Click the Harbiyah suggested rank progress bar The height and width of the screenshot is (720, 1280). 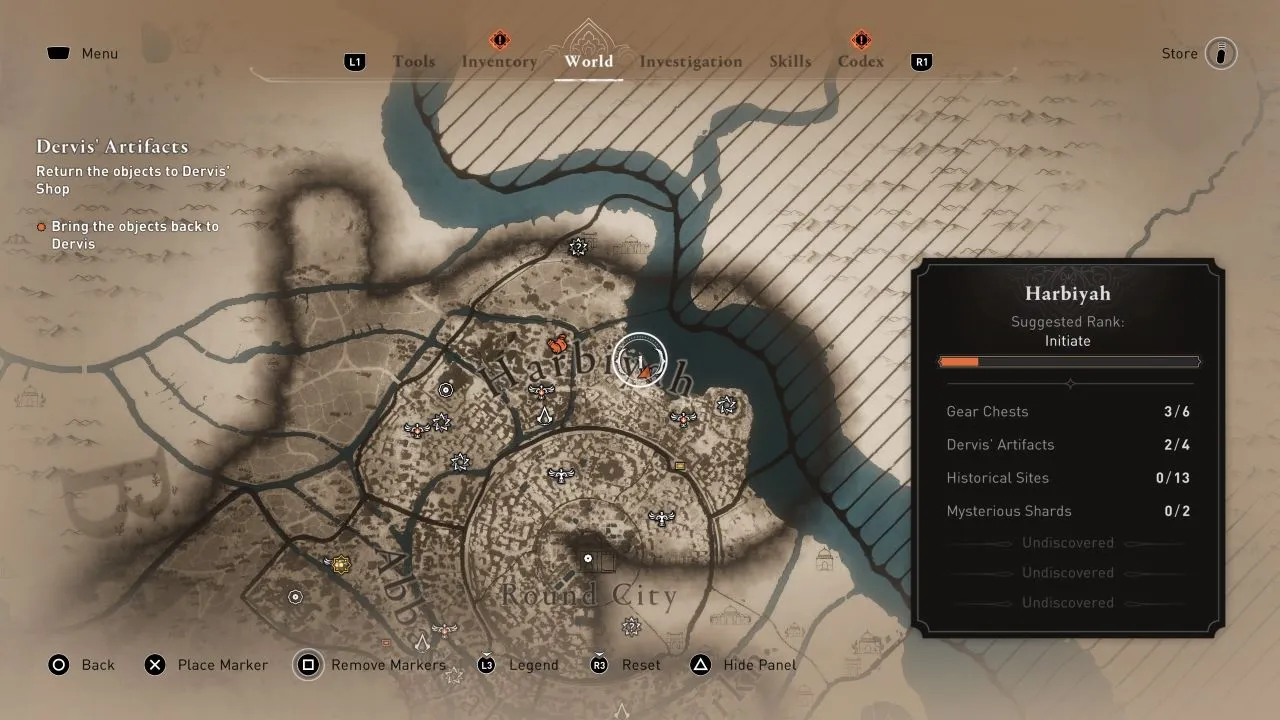click(1068, 361)
